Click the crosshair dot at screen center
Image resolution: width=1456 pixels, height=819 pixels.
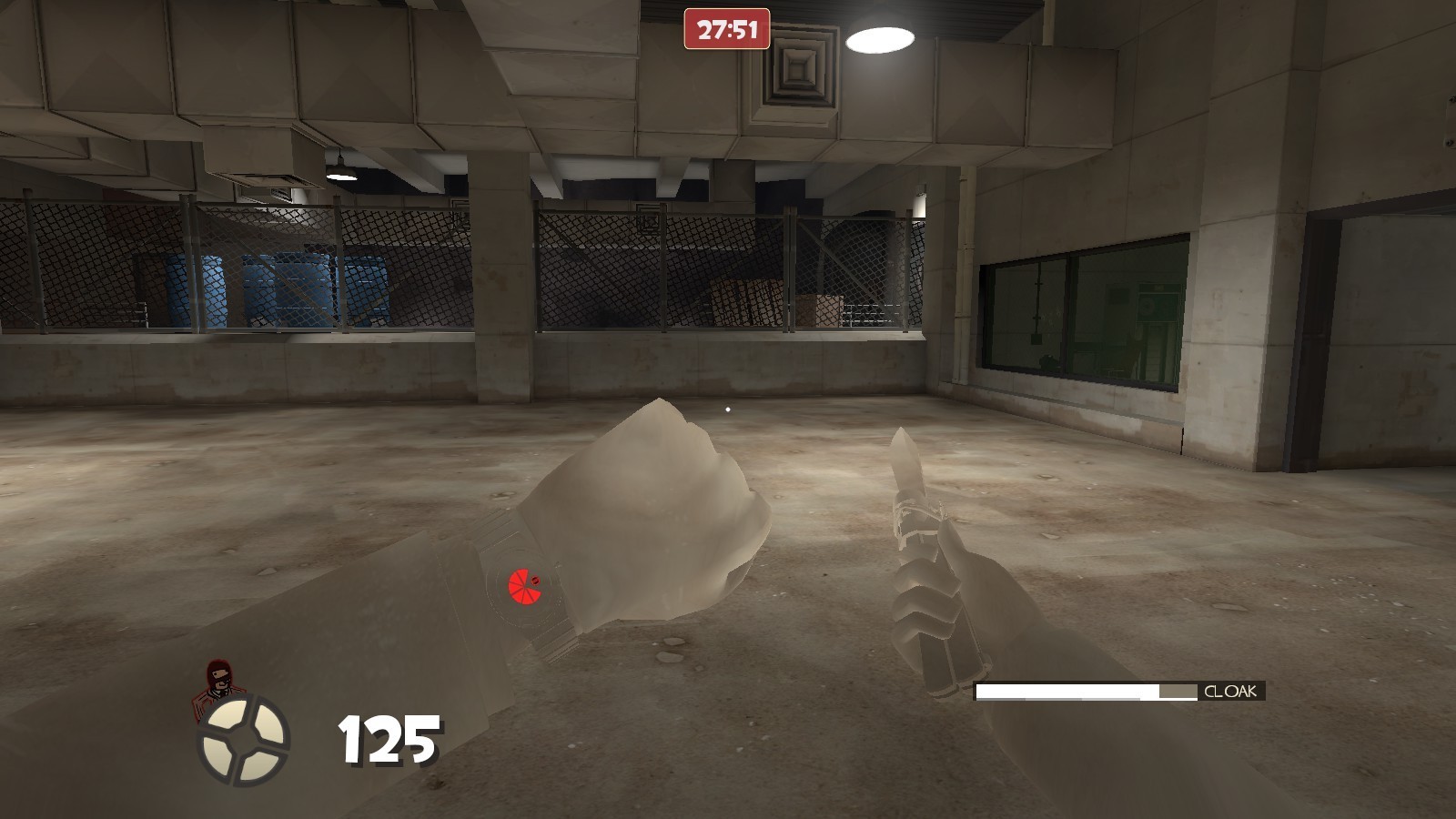click(x=728, y=409)
